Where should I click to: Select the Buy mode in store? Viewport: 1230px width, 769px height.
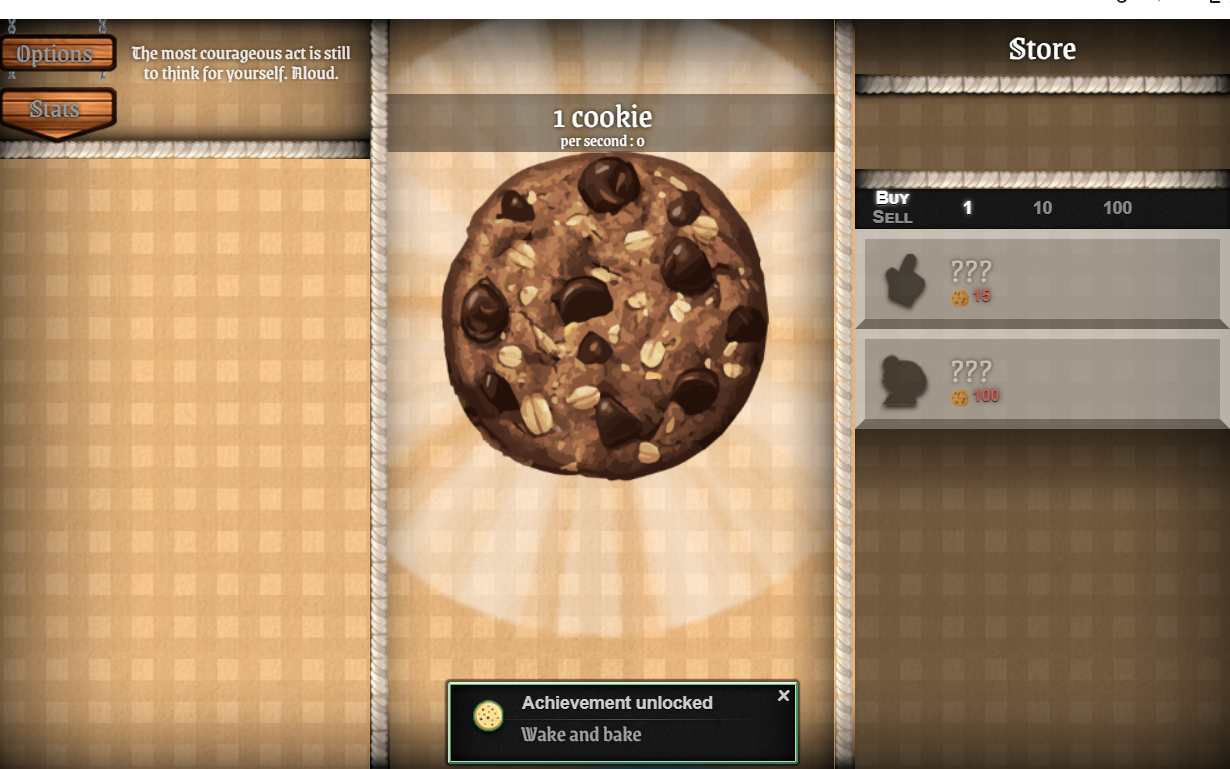click(x=892, y=198)
